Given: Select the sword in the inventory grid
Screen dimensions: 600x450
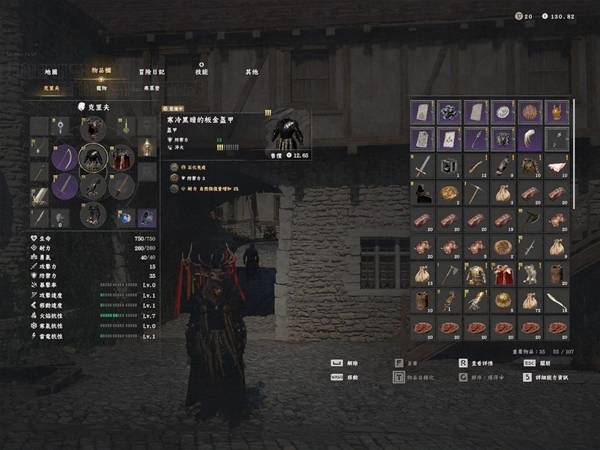Looking at the screenshot, I should point(422,165).
